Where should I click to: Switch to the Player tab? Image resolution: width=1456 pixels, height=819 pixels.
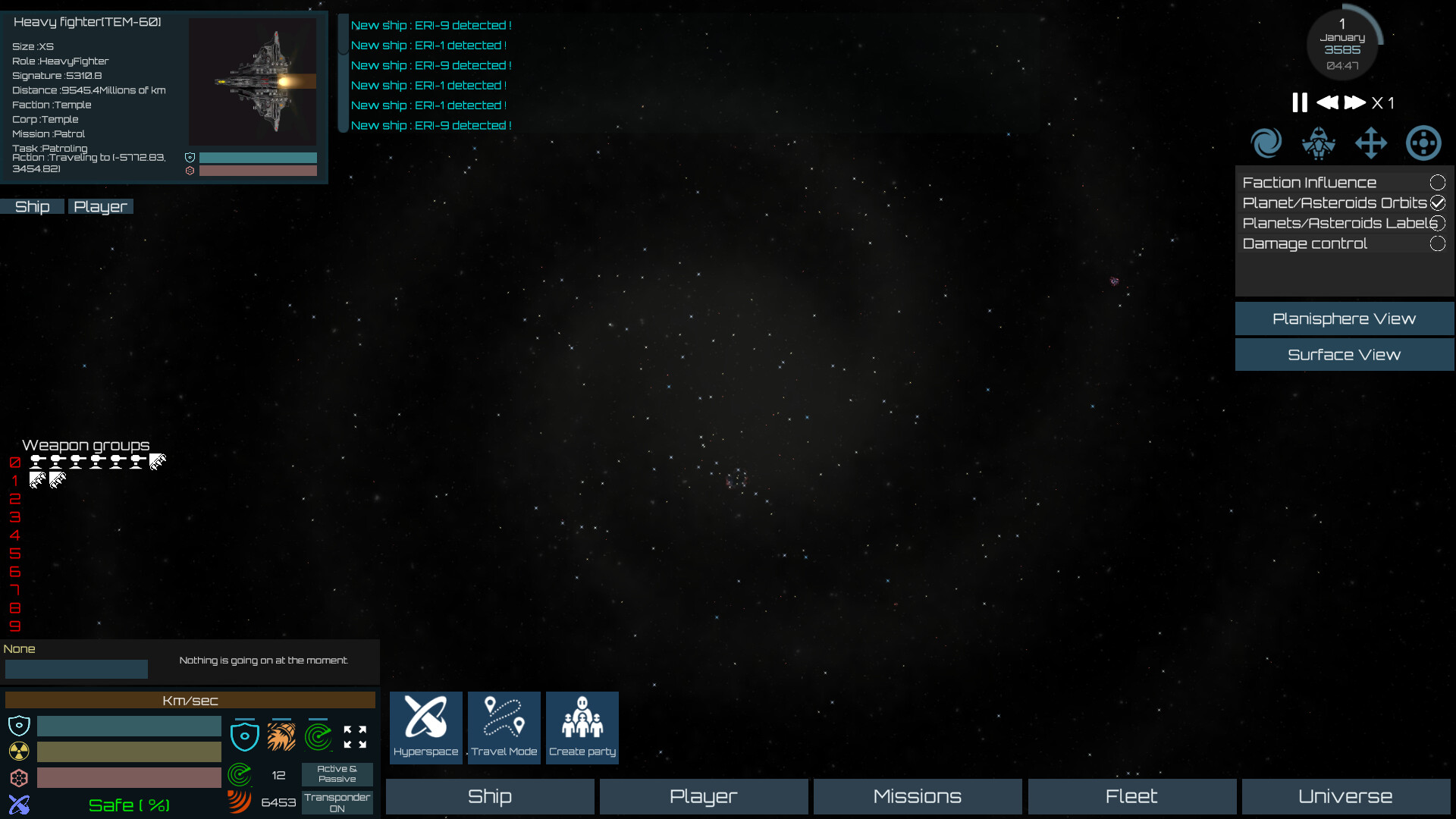(x=100, y=206)
